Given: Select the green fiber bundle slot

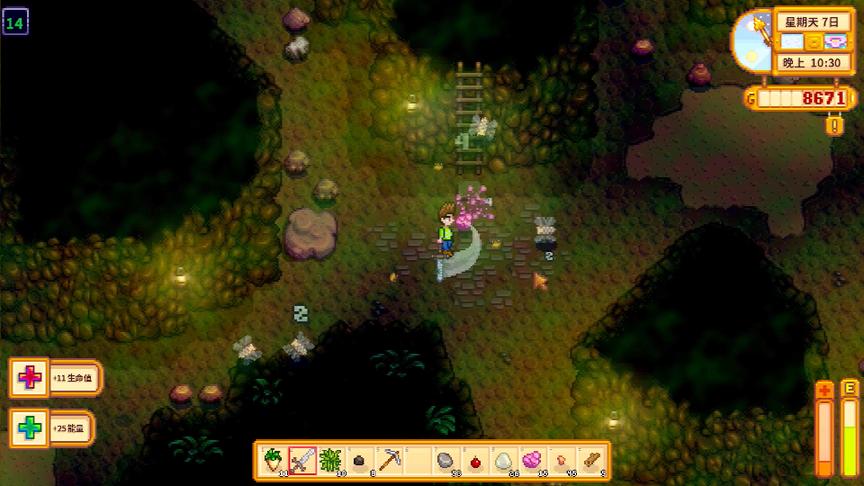Looking at the screenshot, I should click(x=331, y=460).
